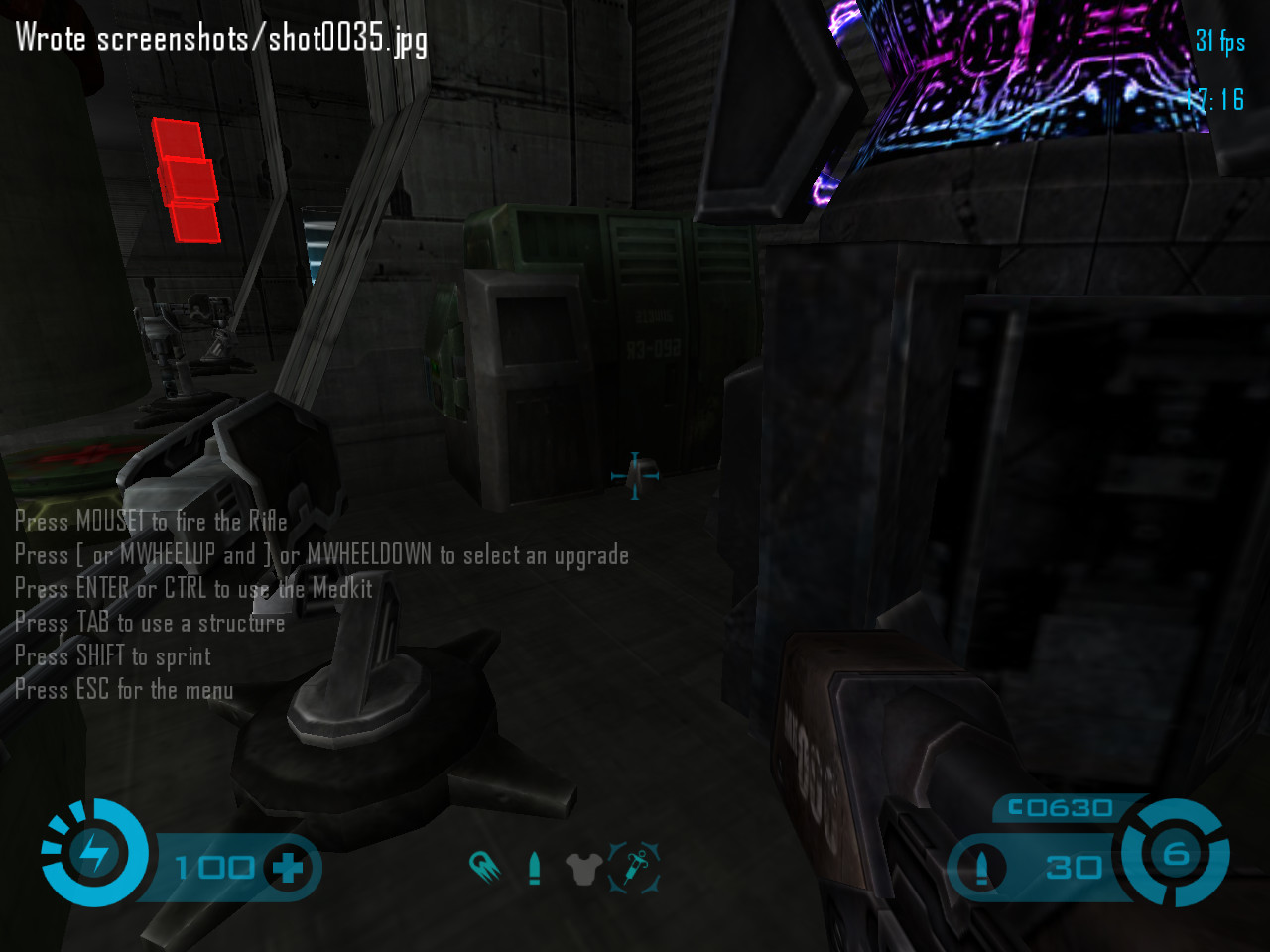The height and width of the screenshot is (952, 1270).
Task: Activate the highlighted medkit syringe icon
Action: [x=634, y=868]
